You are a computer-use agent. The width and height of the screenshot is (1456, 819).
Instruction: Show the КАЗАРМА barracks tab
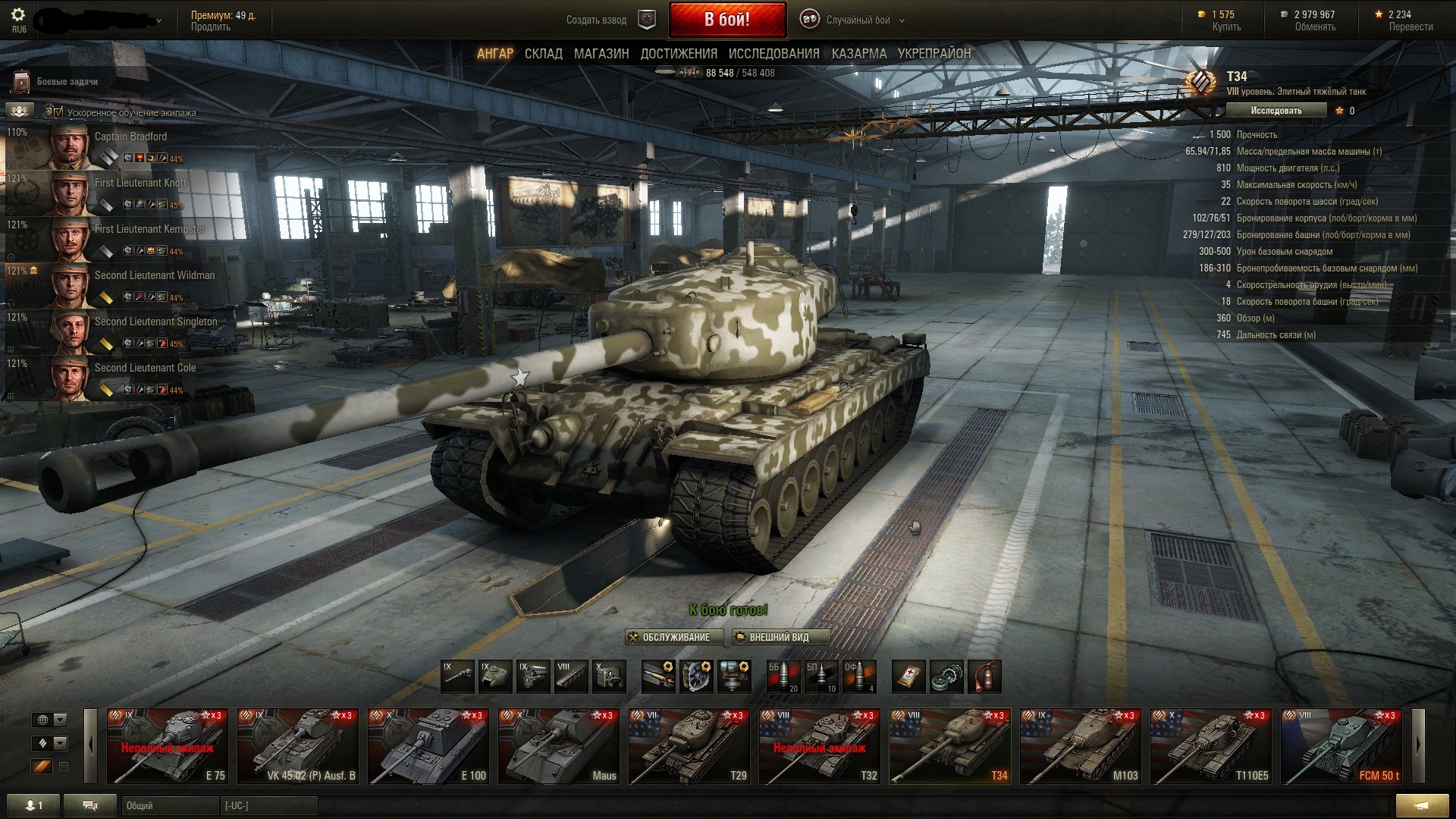pos(858,54)
